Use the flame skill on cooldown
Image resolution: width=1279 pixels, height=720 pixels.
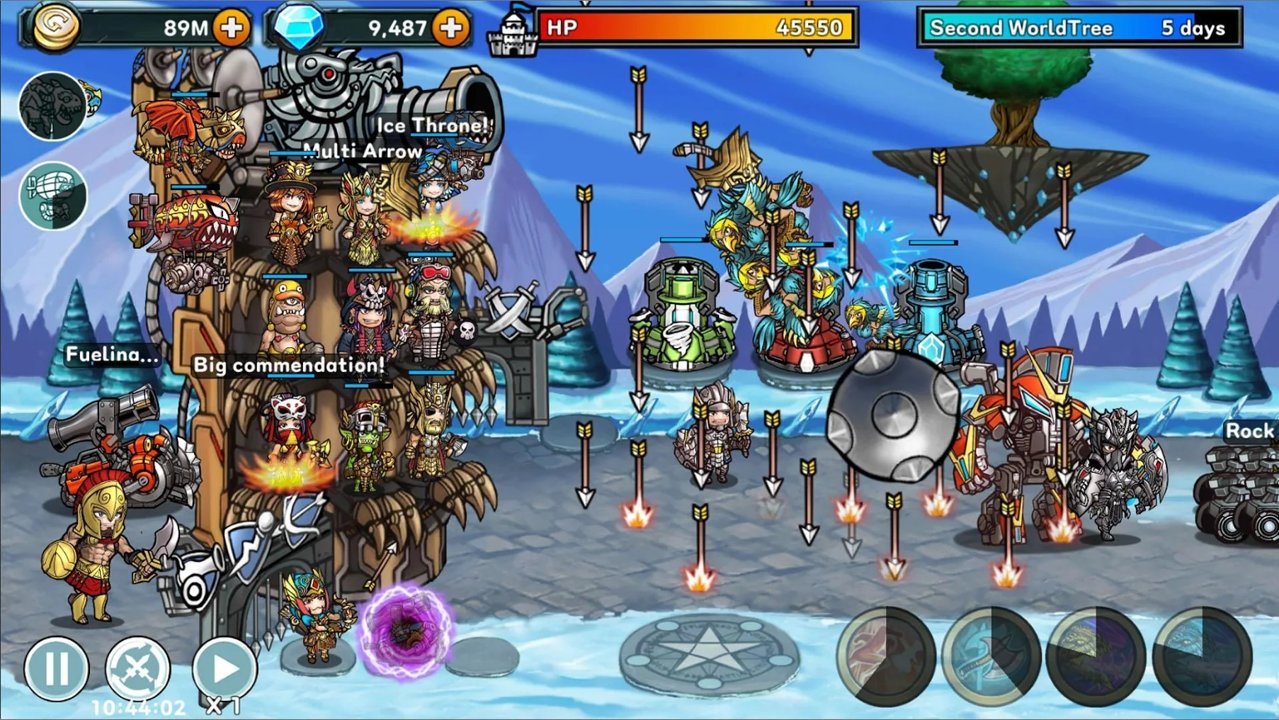pos(886,656)
